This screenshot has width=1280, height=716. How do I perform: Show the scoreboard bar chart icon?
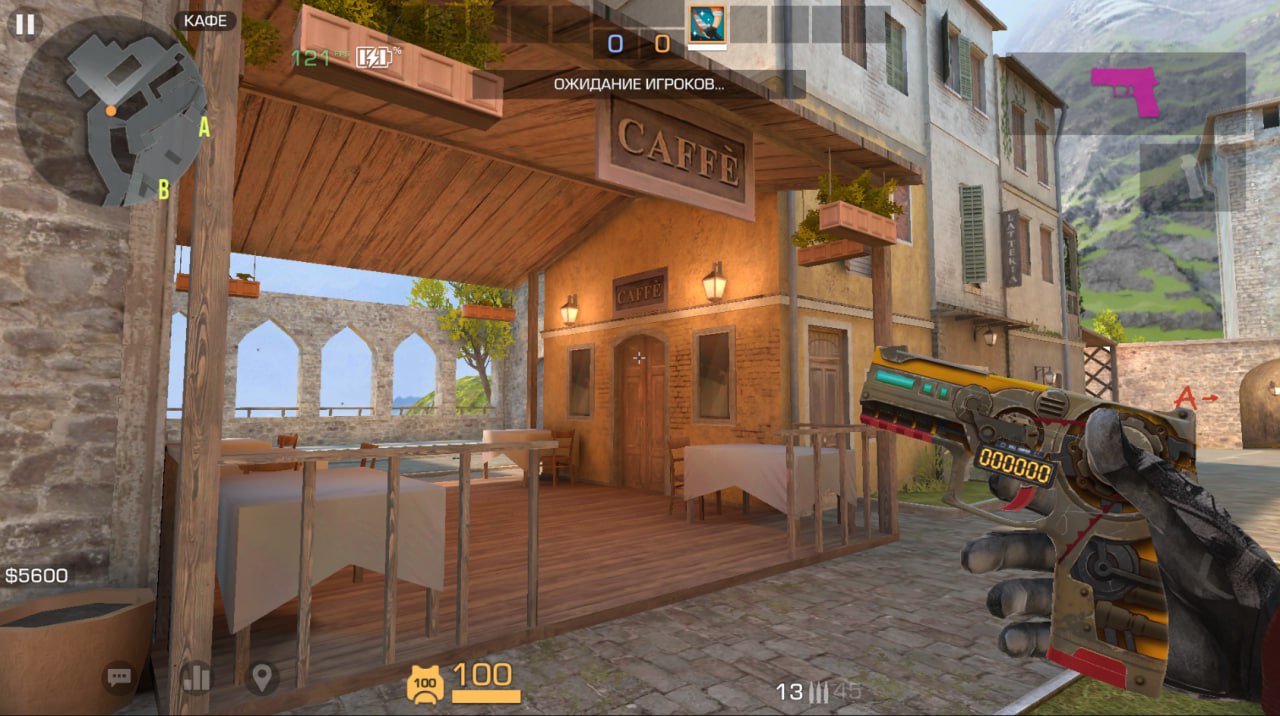(197, 678)
